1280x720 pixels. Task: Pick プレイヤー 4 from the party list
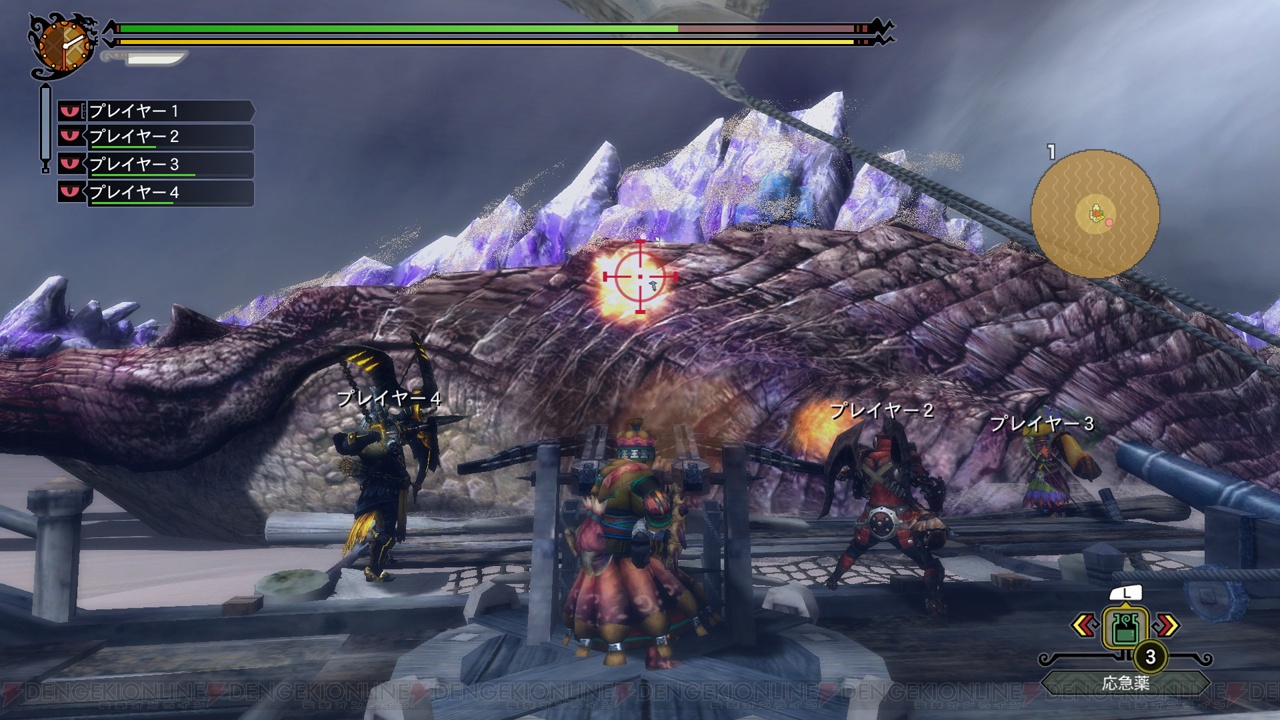(x=155, y=193)
